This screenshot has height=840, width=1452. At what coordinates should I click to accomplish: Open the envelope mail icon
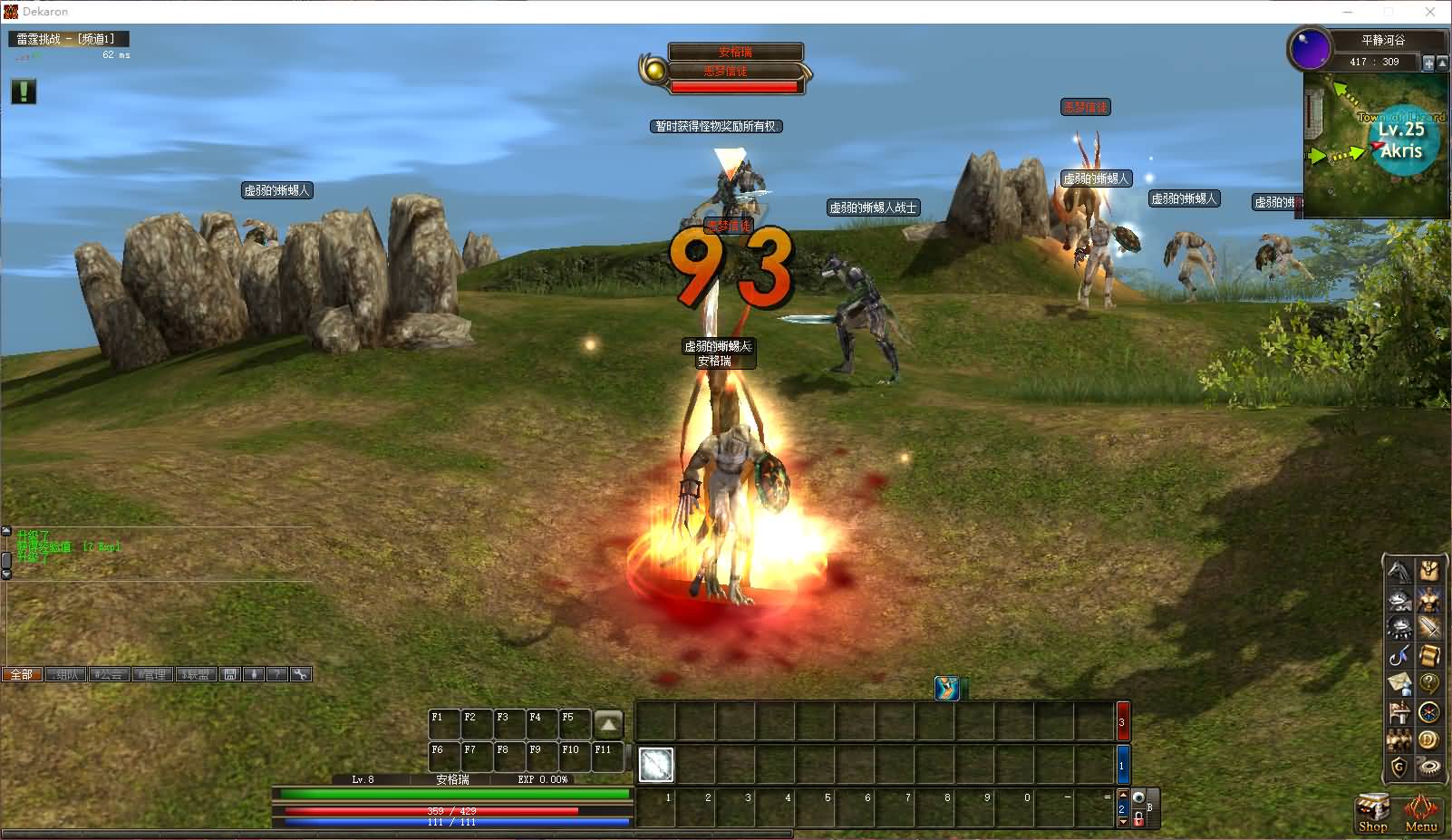(1399, 683)
